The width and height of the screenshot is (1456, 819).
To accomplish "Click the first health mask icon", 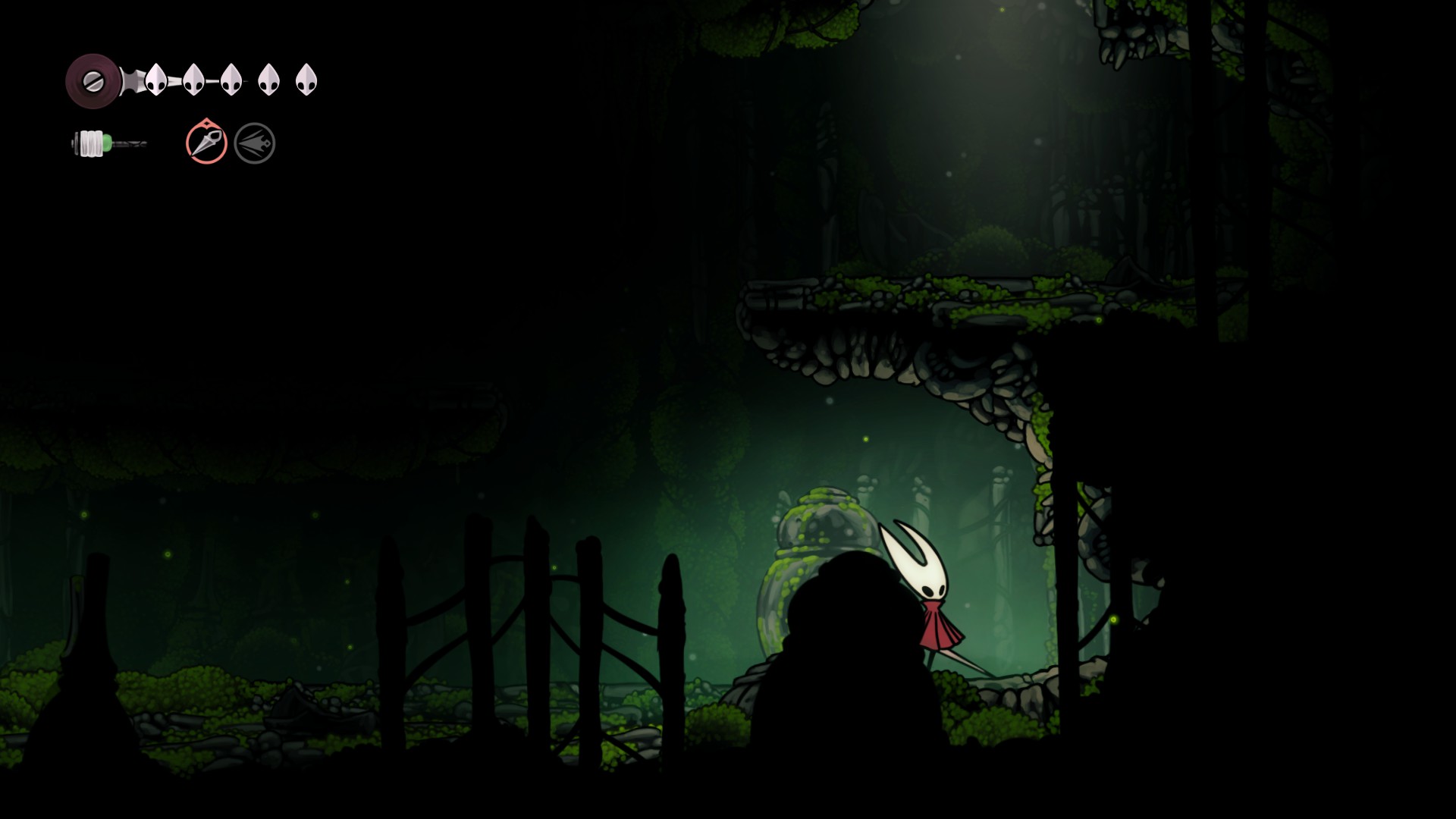I will 157,80.
